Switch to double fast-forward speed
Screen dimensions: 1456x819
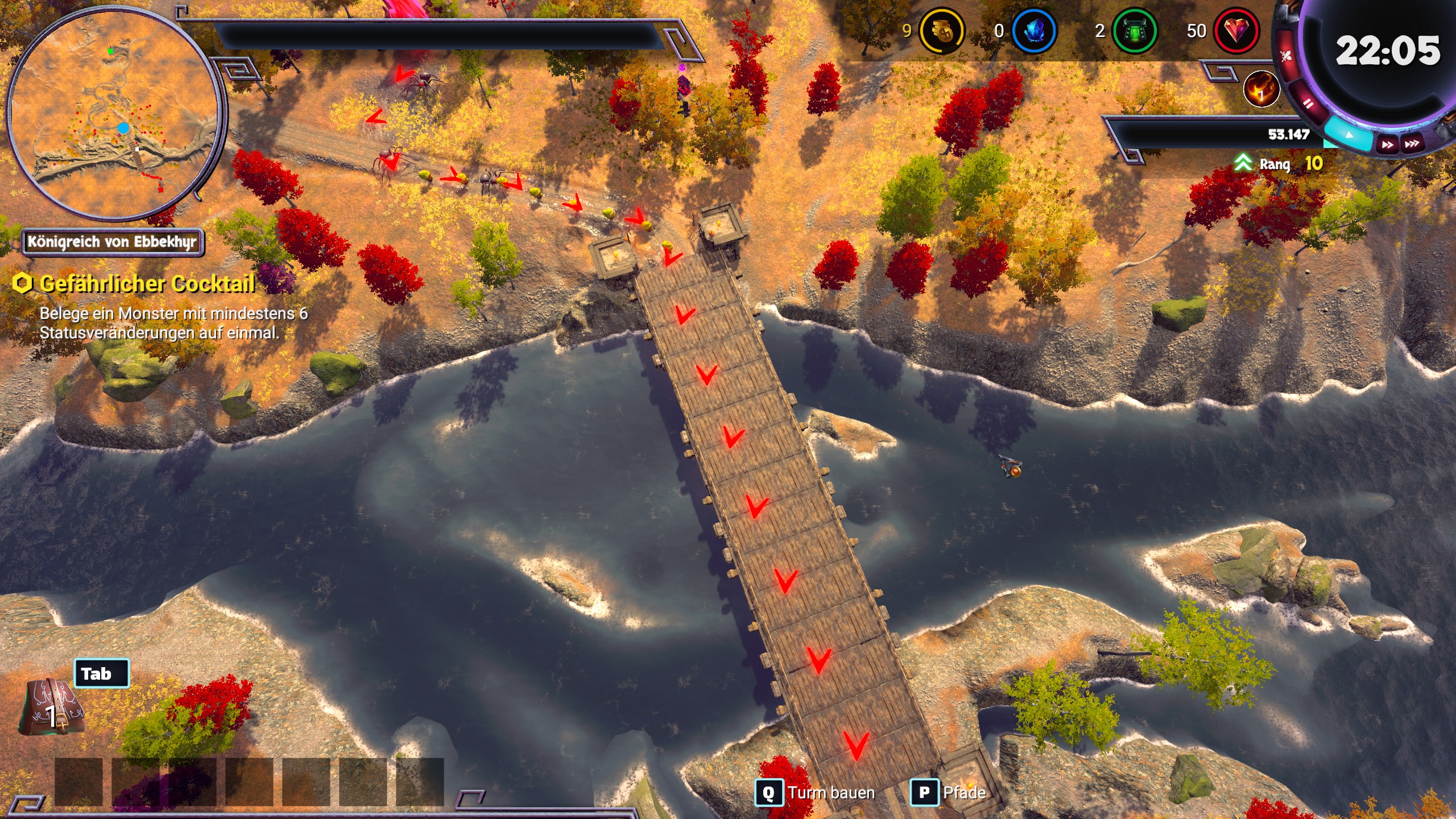(x=1388, y=144)
